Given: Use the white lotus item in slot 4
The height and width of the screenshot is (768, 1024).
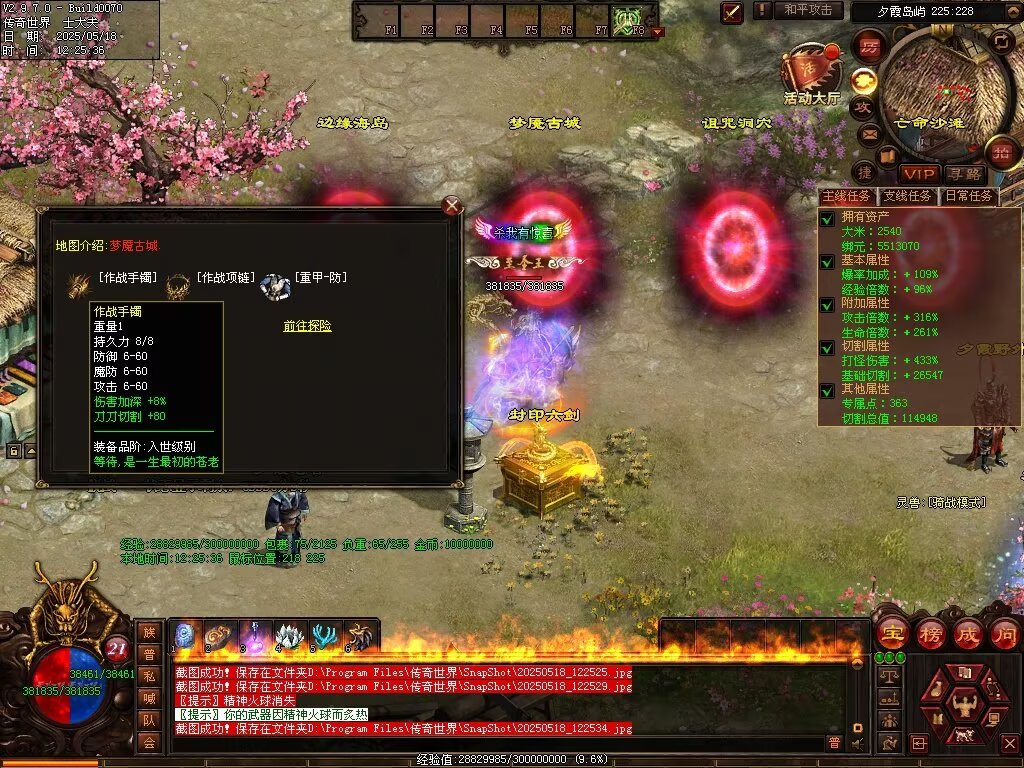Looking at the screenshot, I should (x=288, y=636).
